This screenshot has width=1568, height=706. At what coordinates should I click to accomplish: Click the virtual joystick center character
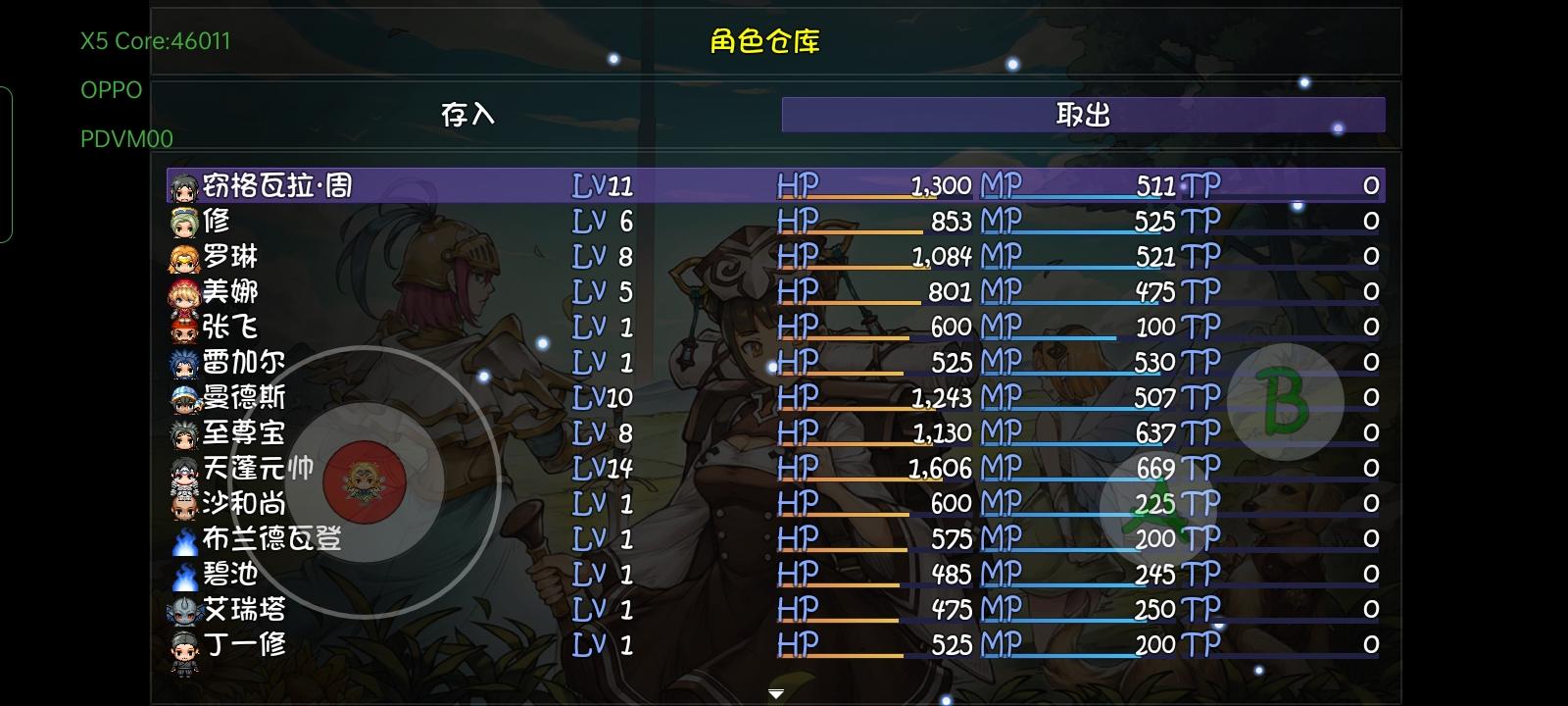click(367, 479)
